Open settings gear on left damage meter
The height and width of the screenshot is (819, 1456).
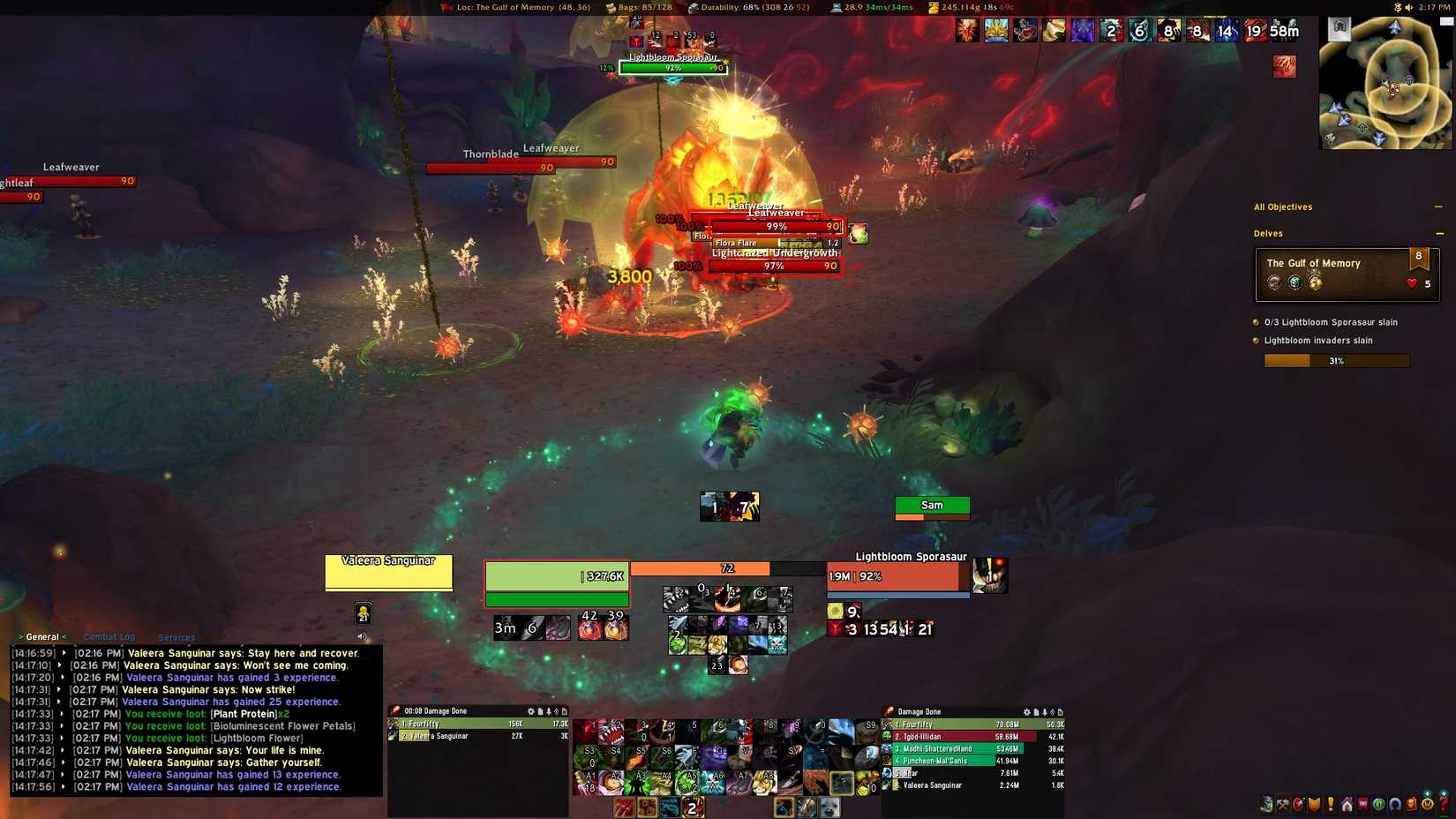pos(530,711)
